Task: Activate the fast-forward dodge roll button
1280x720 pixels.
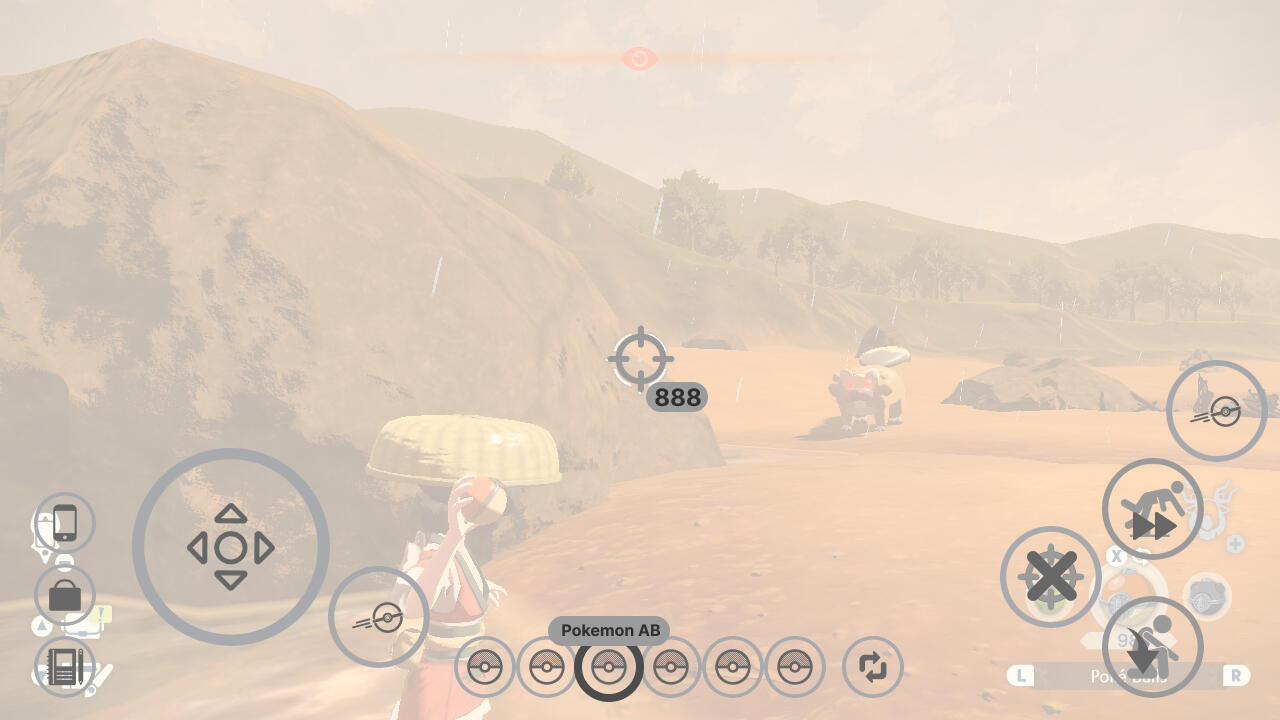Action: 1152,509
